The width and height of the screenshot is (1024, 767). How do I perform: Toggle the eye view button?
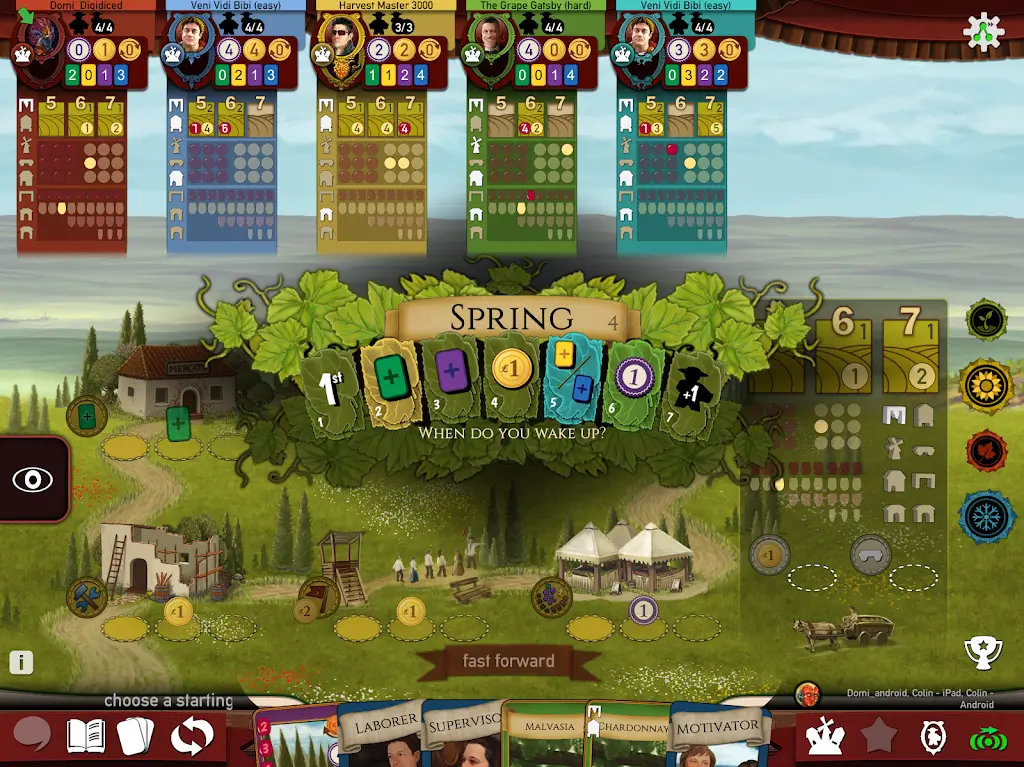(x=33, y=479)
